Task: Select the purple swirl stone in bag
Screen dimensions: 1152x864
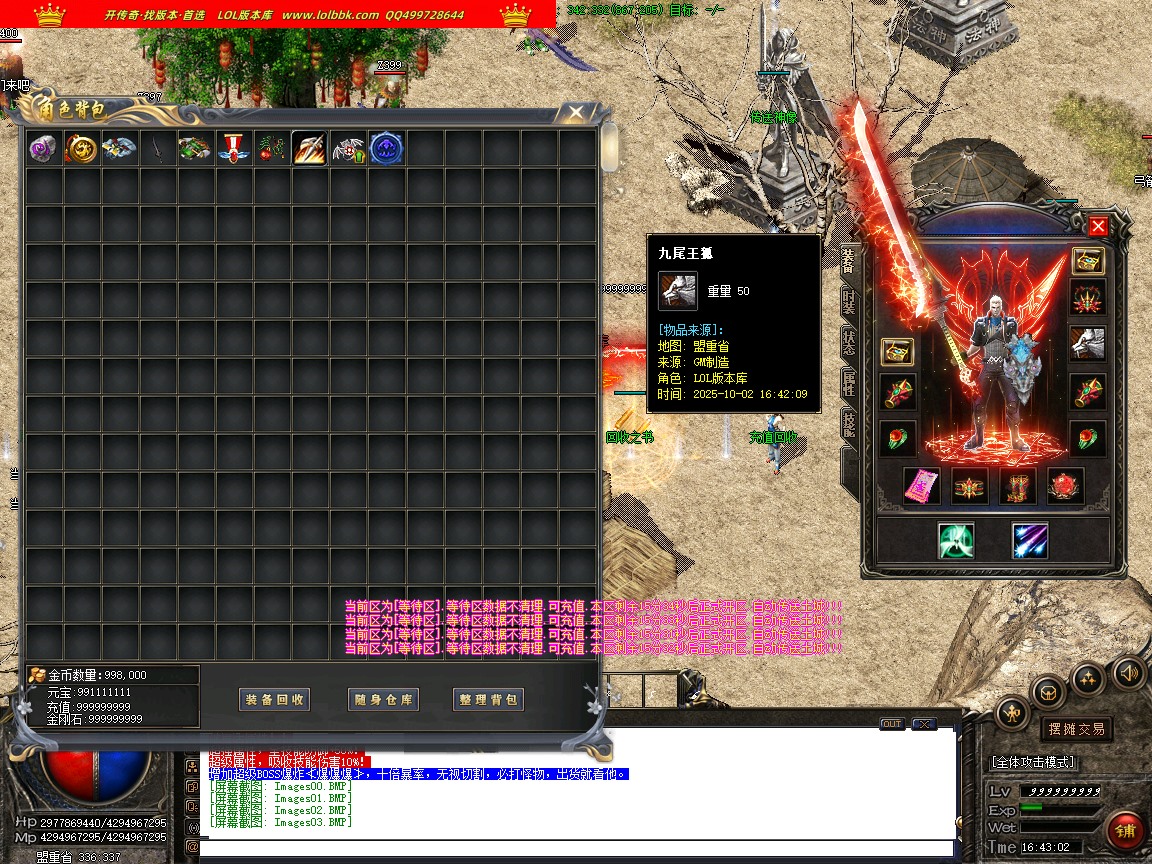Action: (x=43, y=148)
